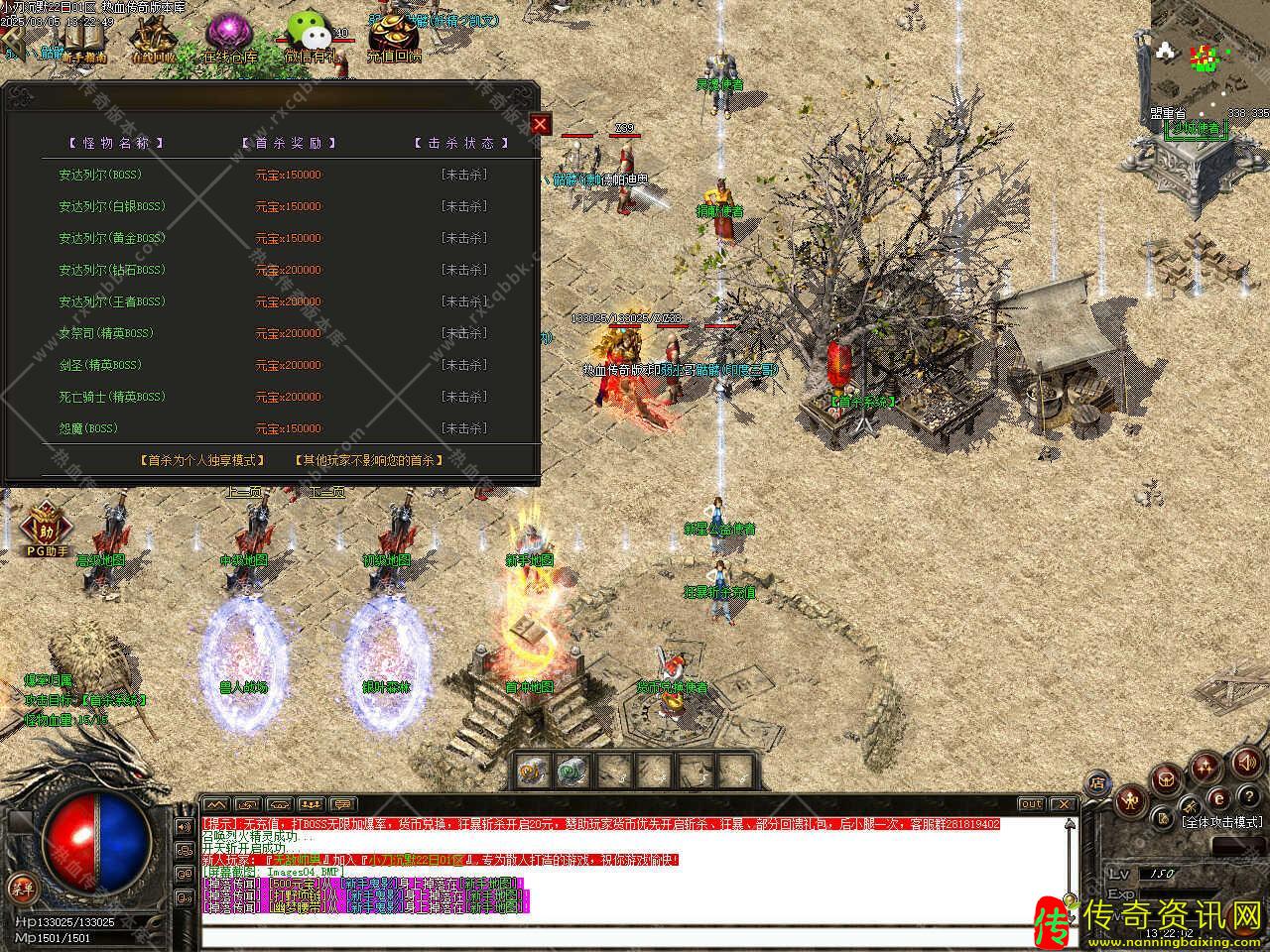This screenshot has height=952, width=1270.
Task: Close the chat window with X
Action: pos(1063,804)
